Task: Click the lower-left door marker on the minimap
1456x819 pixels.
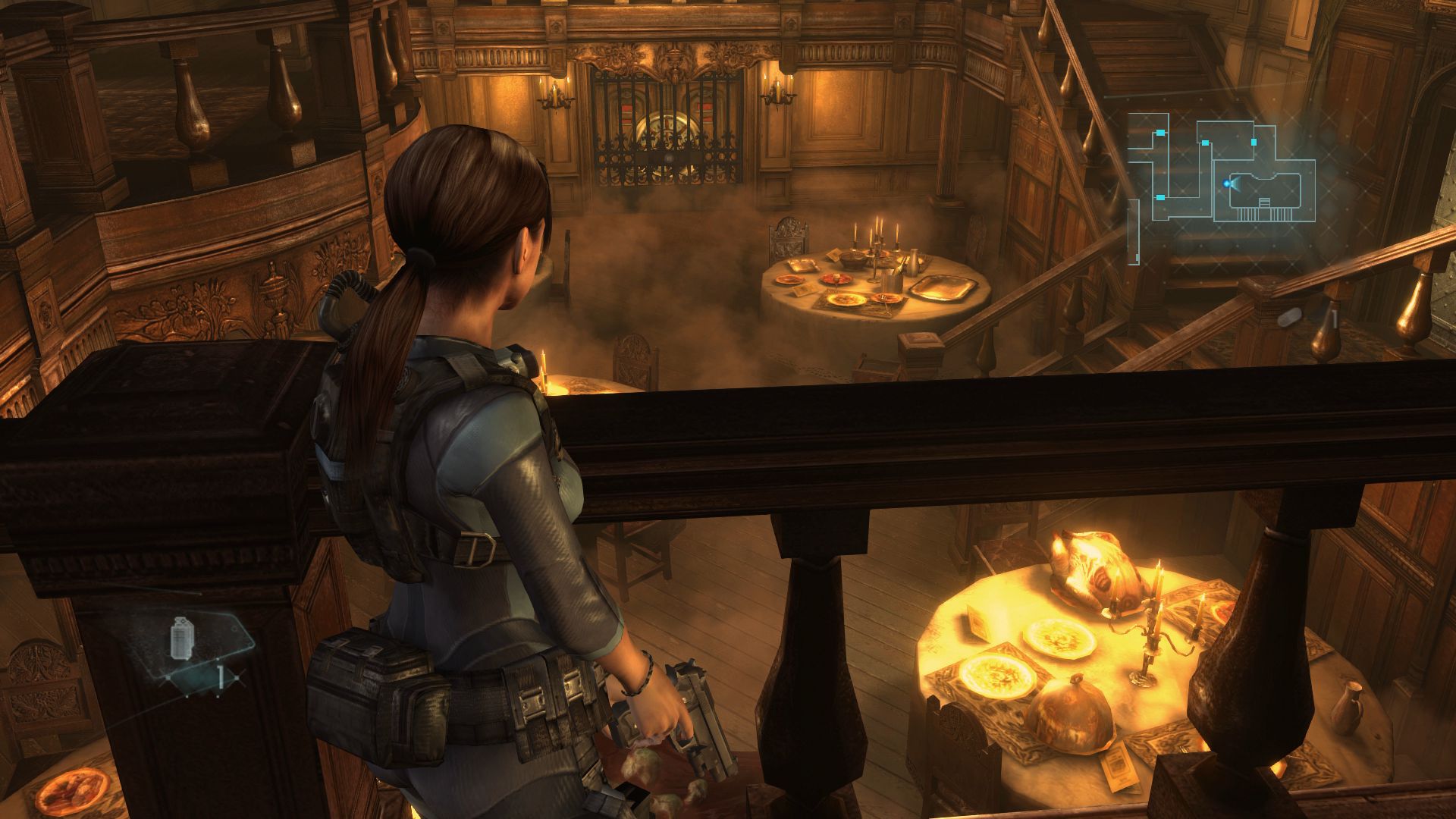Action: tap(1160, 198)
